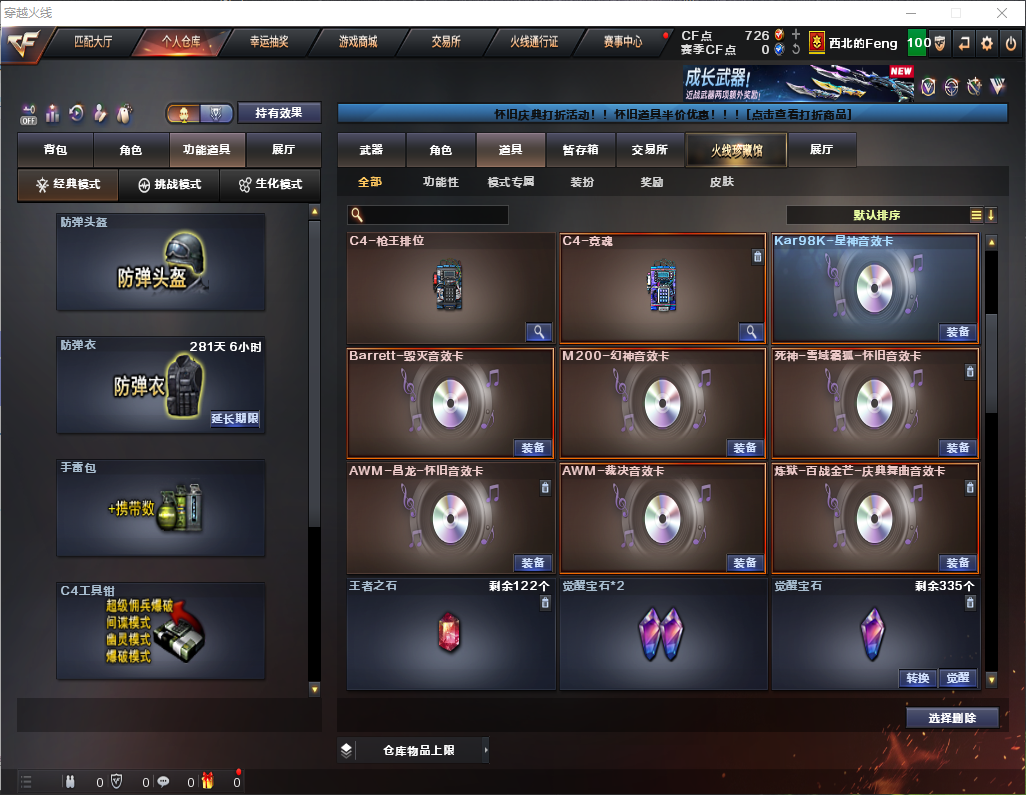Switch to 交易所 in top navigation
The height and width of the screenshot is (795, 1026).
point(446,42)
